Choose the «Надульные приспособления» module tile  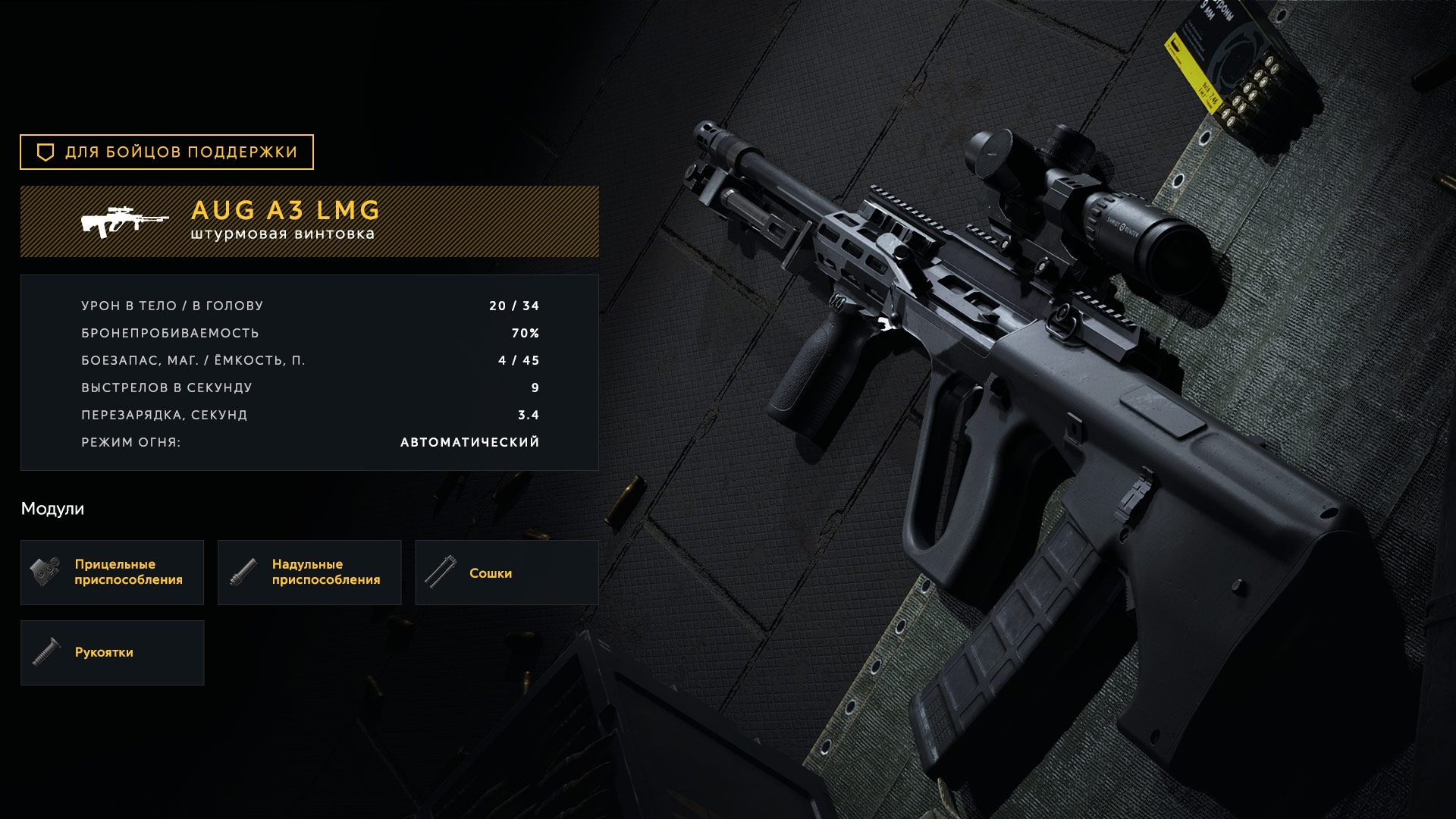click(309, 573)
